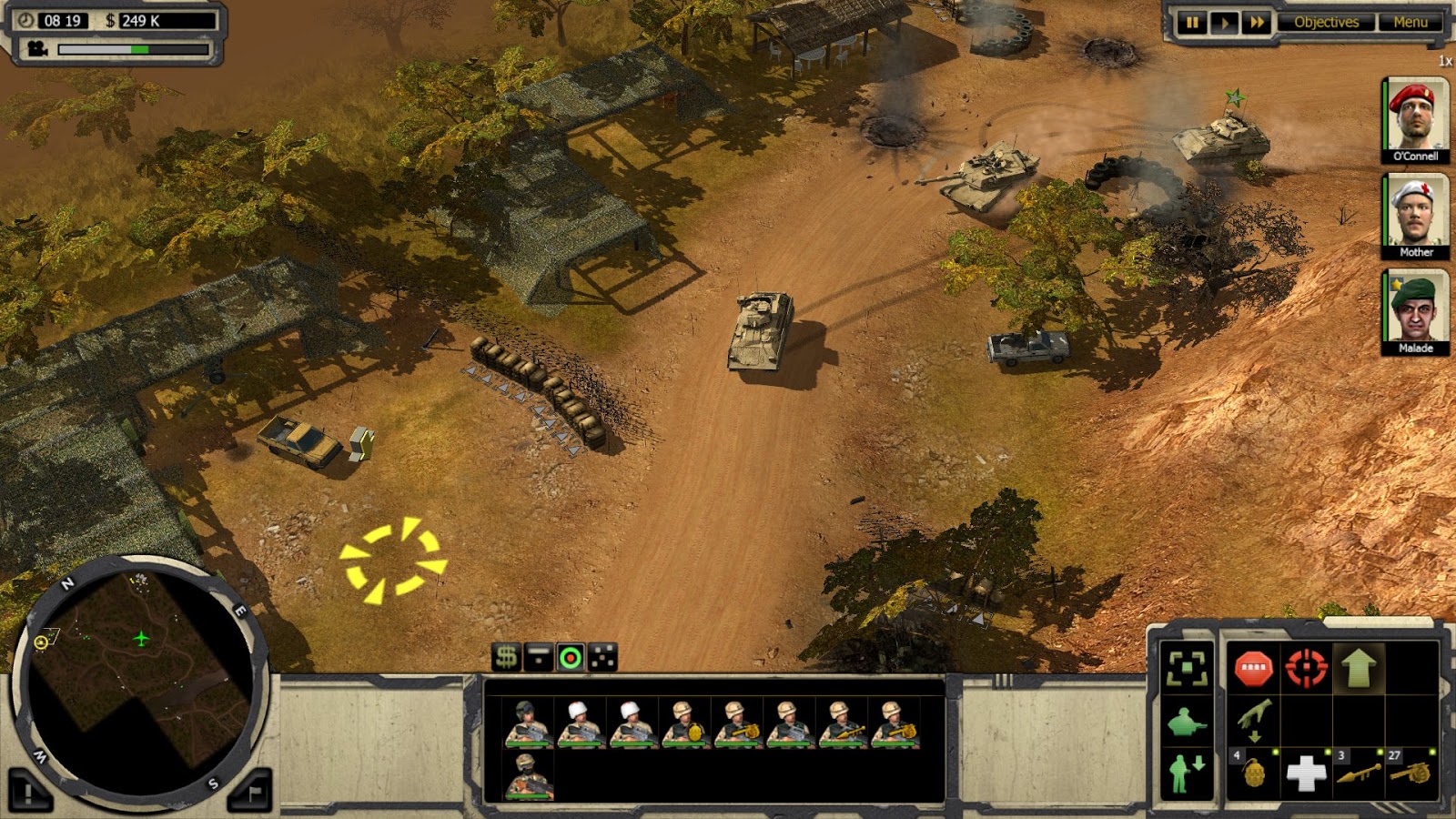Image resolution: width=1456 pixels, height=819 pixels.
Task: Use the grenade from the quick item slot
Action: (1254, 773)
